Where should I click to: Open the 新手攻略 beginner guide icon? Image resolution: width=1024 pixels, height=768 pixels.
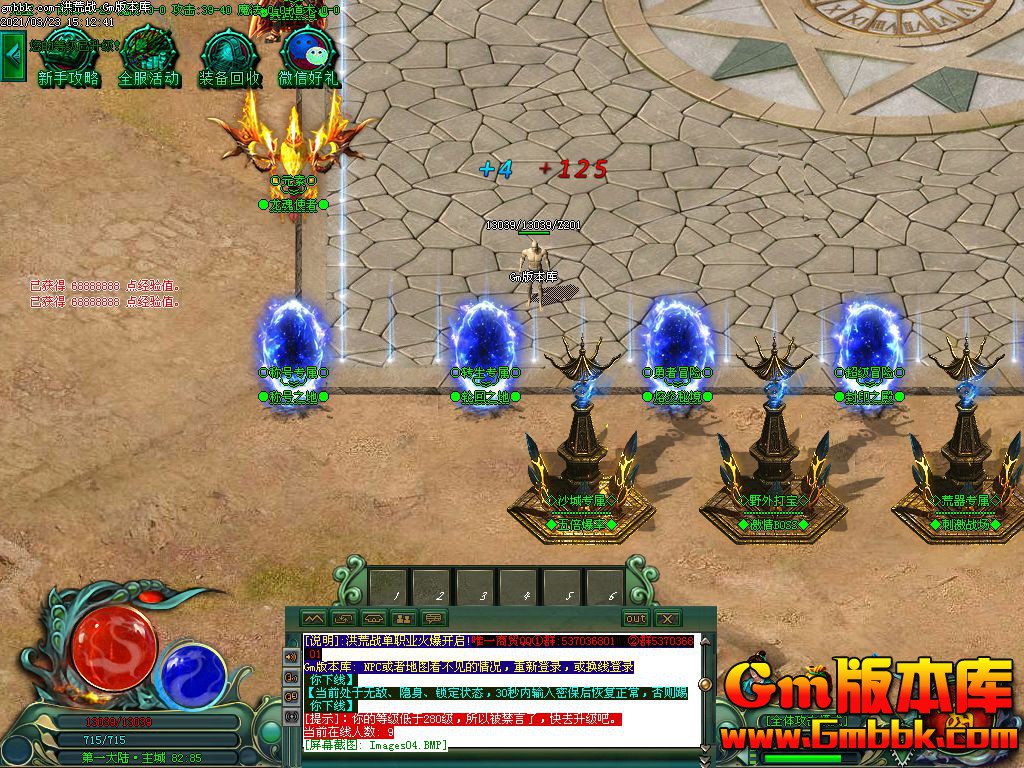[68, 56]
